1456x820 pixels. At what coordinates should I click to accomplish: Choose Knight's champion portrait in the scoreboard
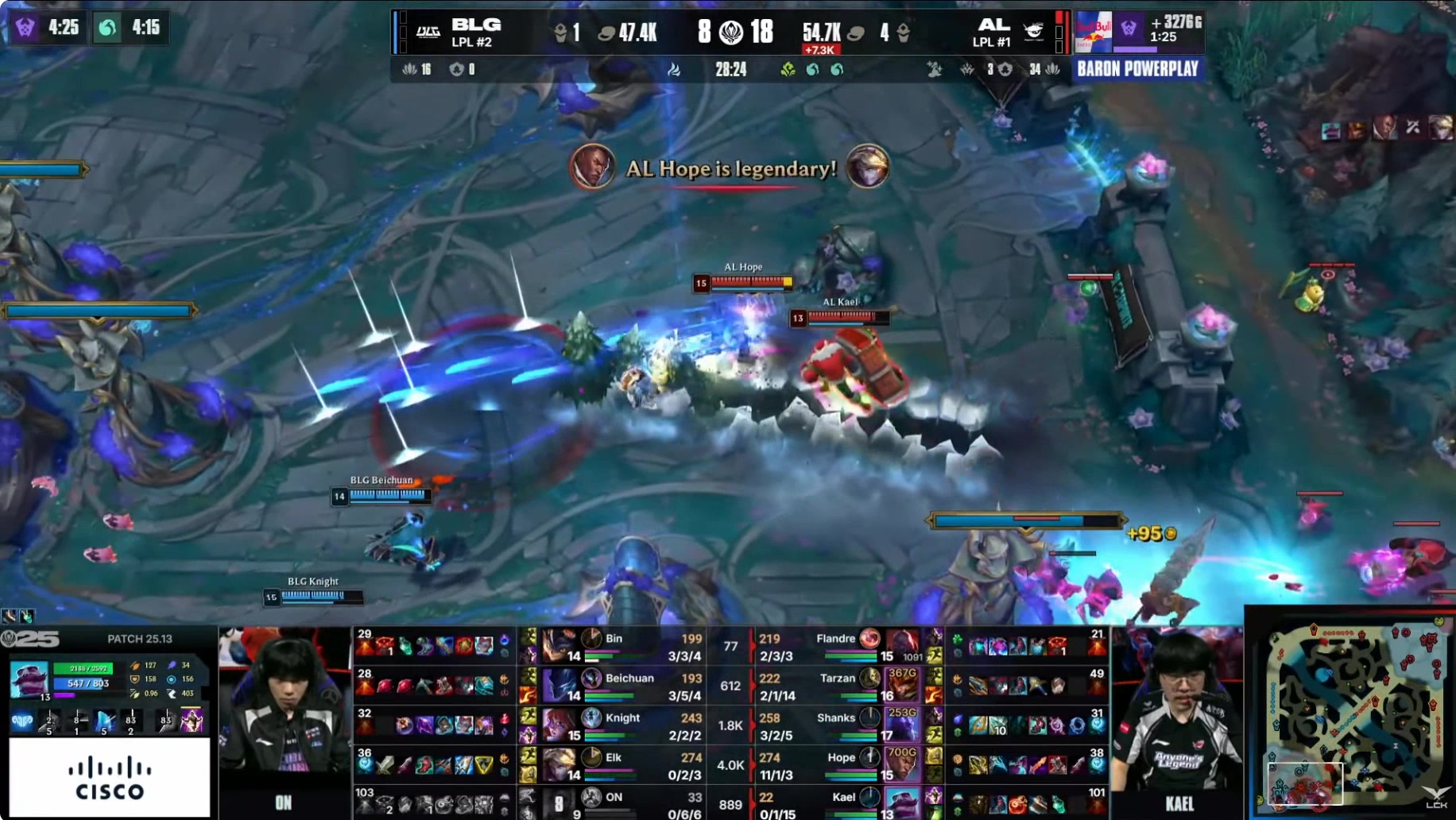[x=560, y=725]
